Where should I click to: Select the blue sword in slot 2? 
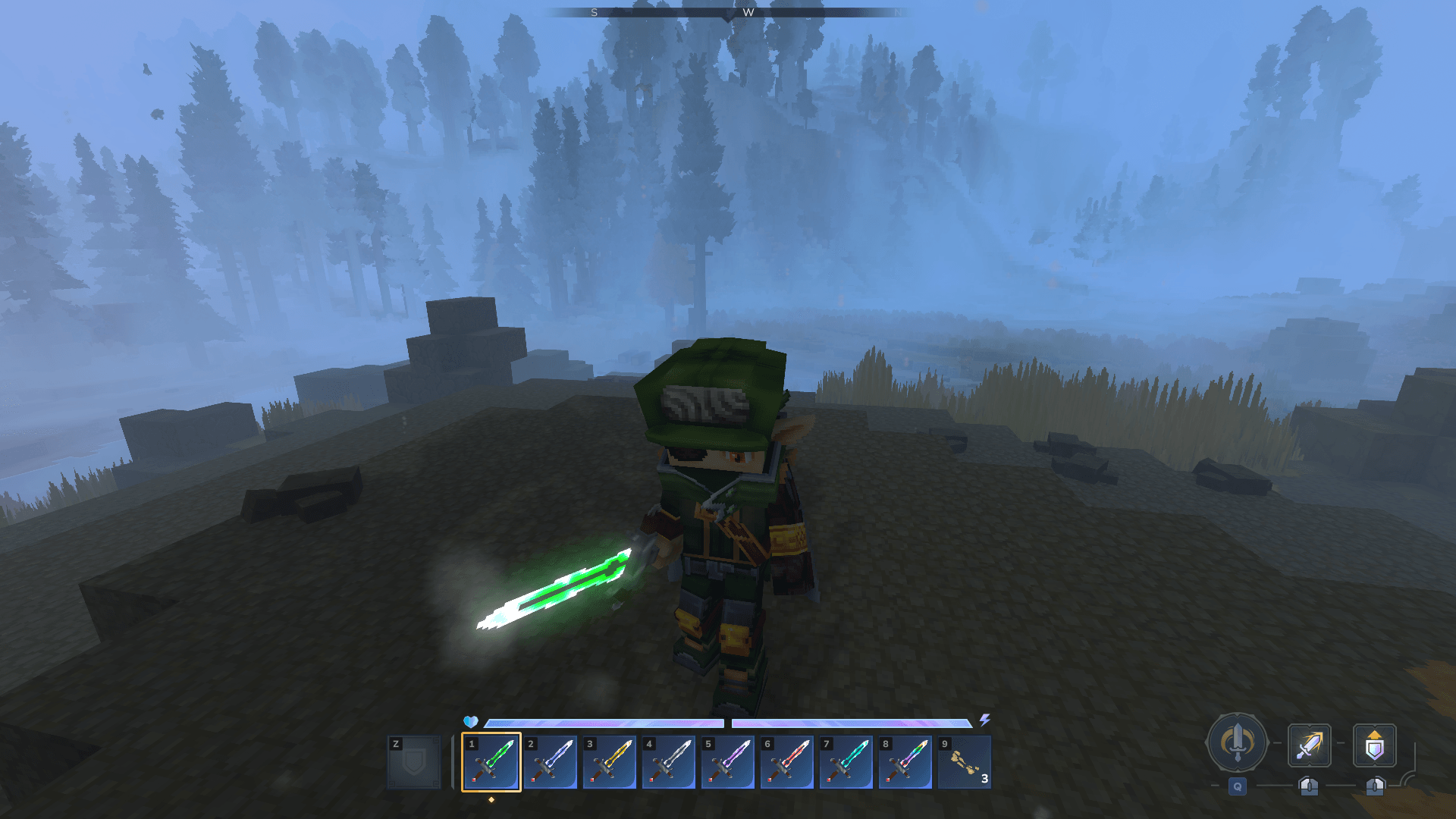point(551,762)
